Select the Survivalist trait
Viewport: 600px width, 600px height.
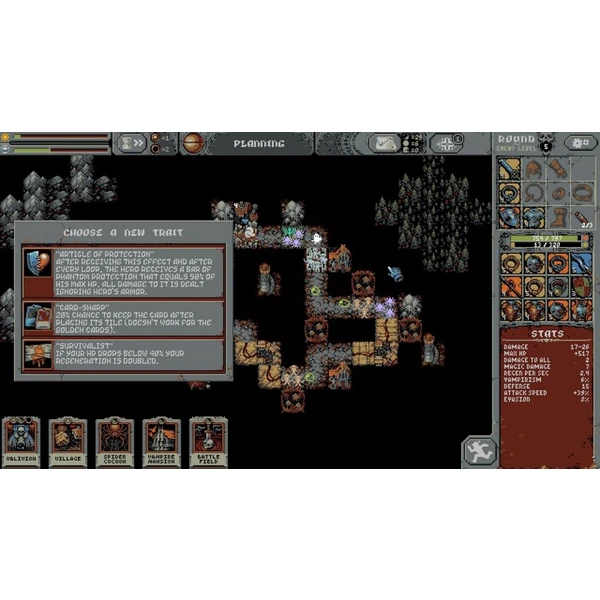(124, 355)
